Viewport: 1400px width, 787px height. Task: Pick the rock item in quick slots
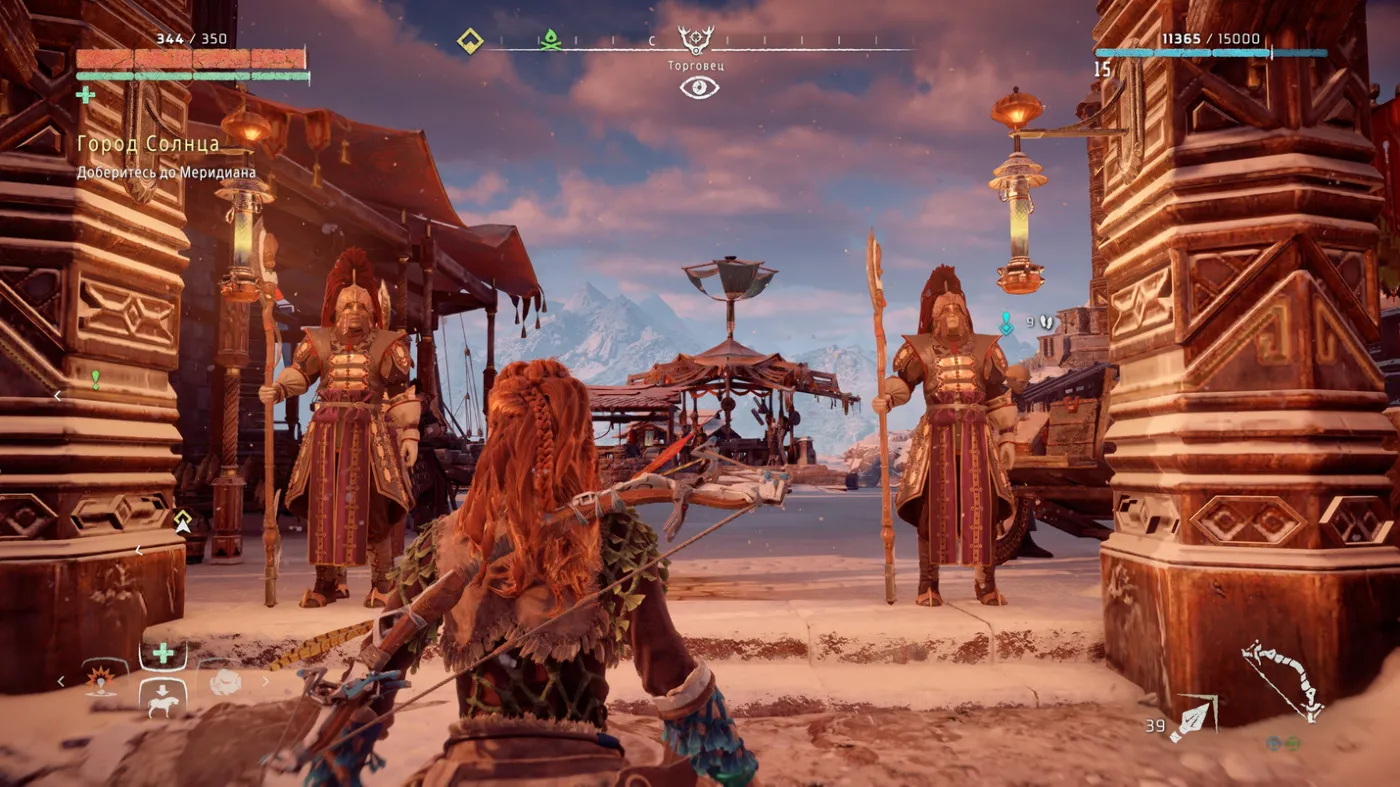click(x=225, y=682)
